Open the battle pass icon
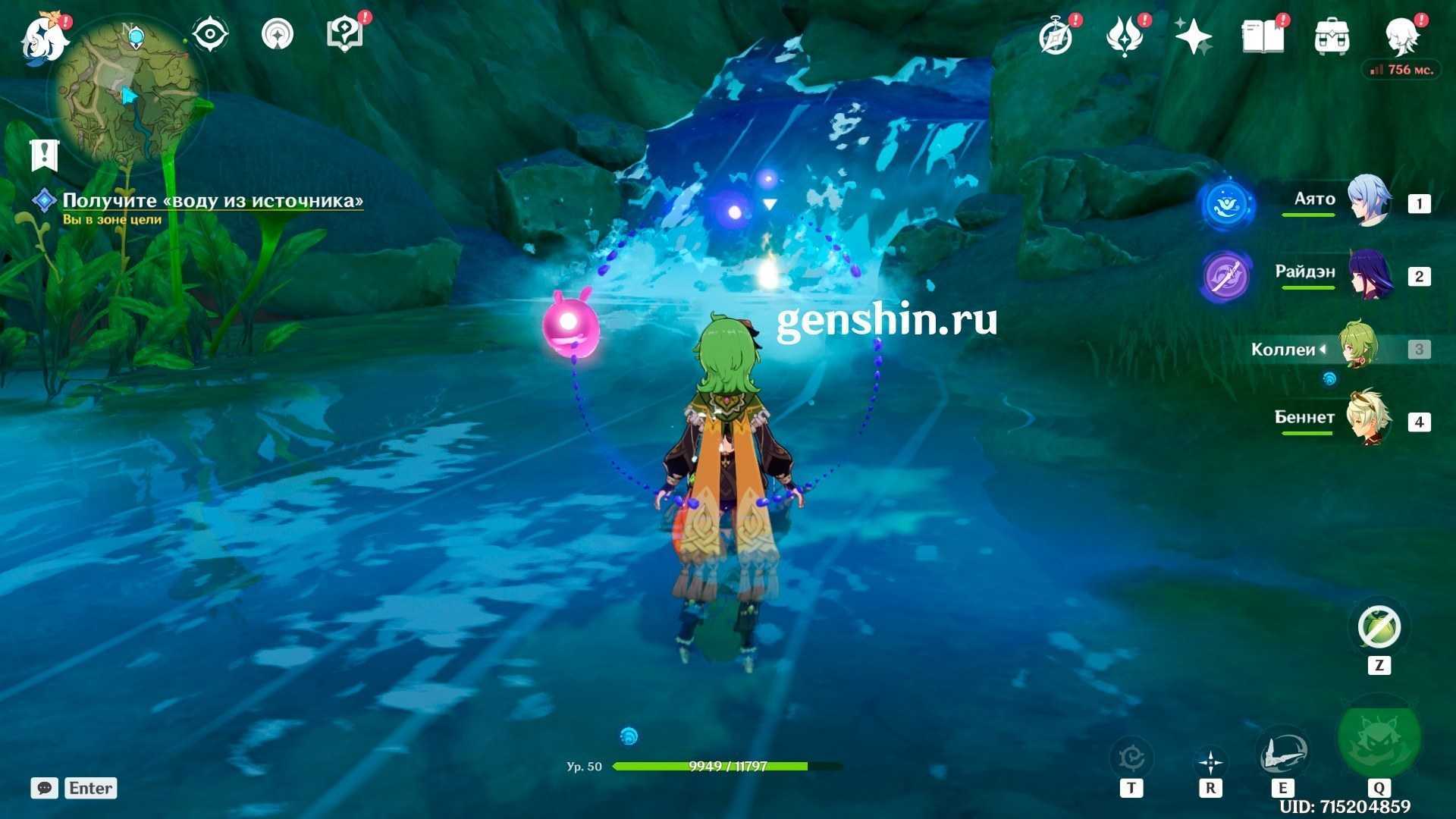 [x=1124, y=36]
